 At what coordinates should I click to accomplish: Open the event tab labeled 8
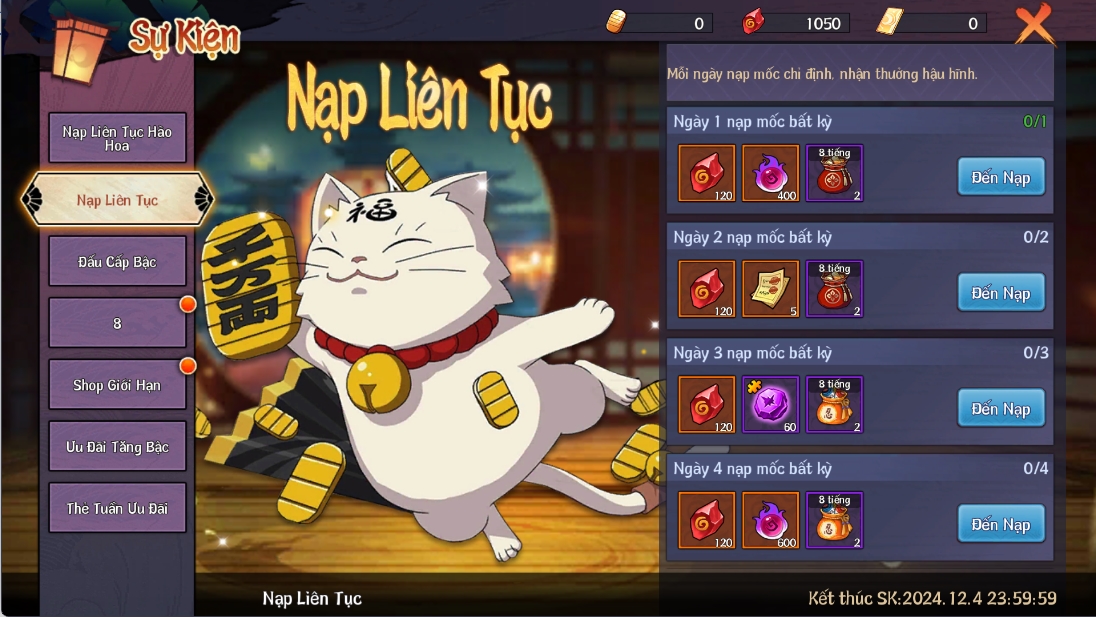click(117, 323)
